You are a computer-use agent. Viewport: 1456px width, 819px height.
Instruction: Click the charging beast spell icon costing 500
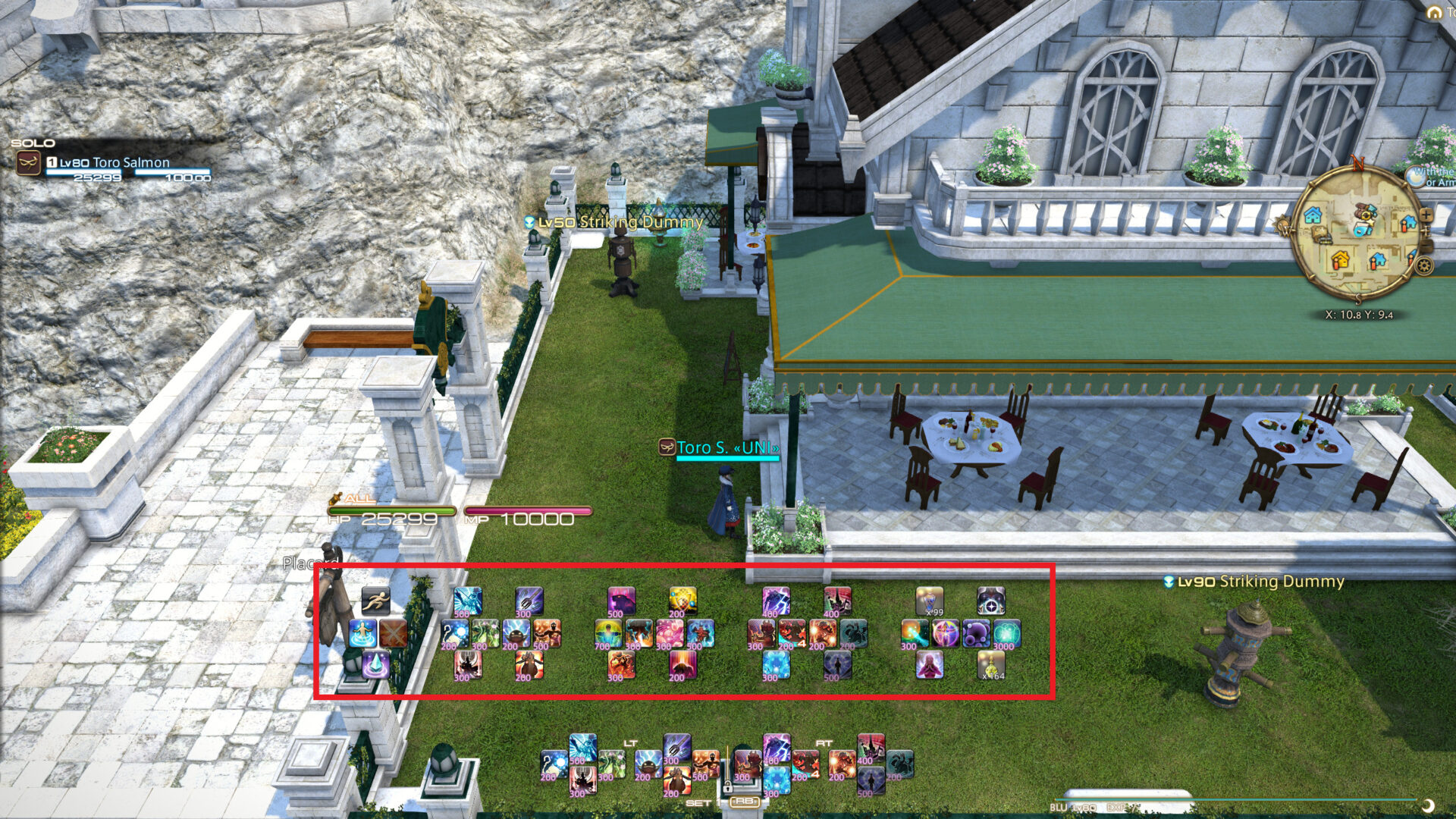click(620, 602)
